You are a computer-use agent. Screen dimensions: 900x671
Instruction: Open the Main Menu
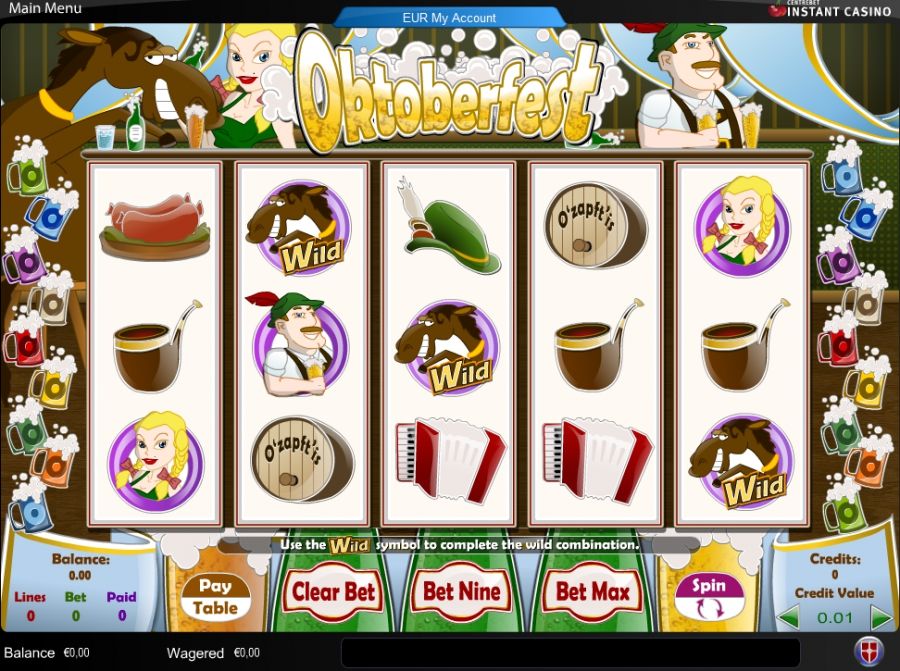tap(44, 9)
